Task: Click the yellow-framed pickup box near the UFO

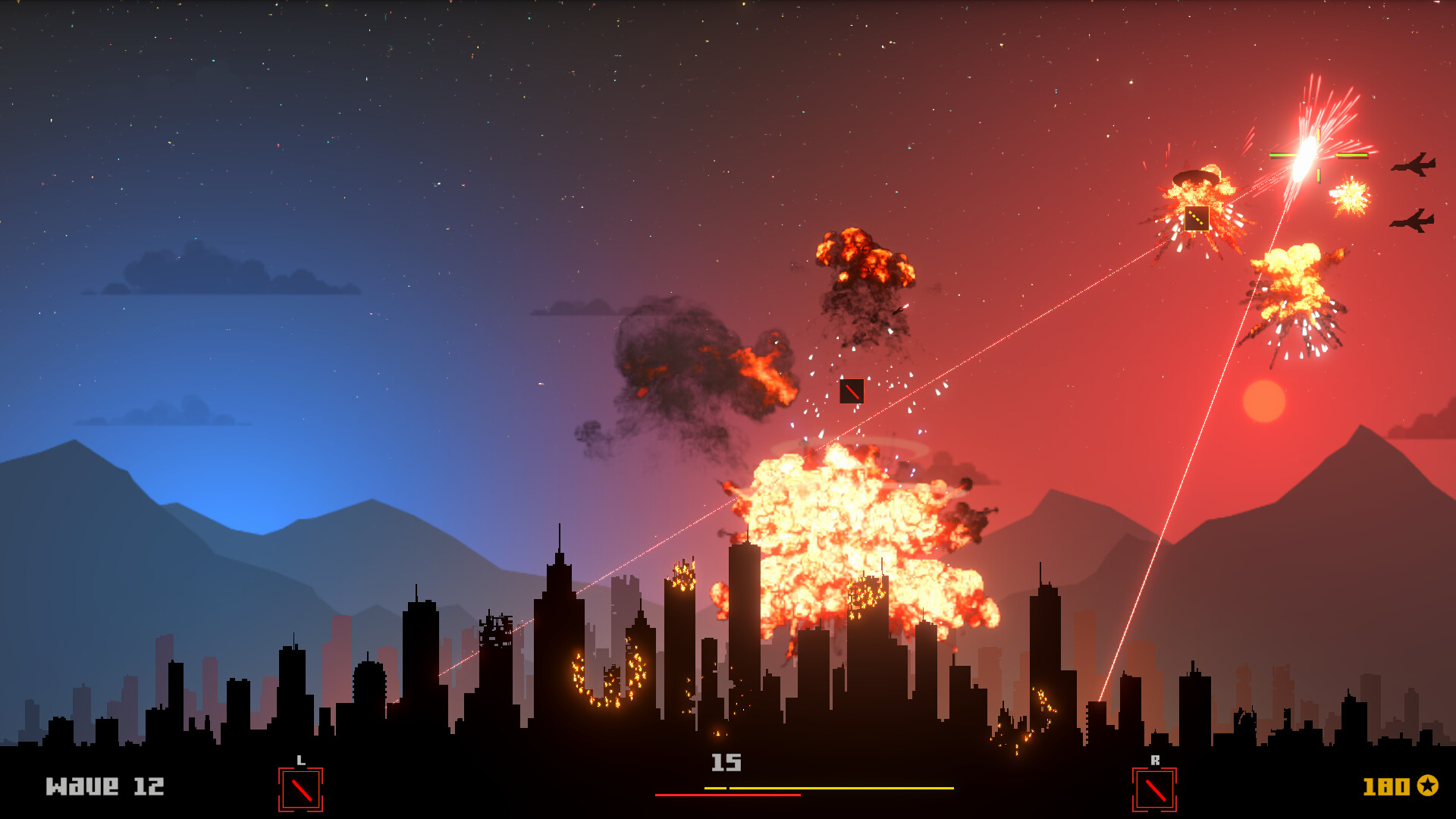Action: pos(1195,219)
